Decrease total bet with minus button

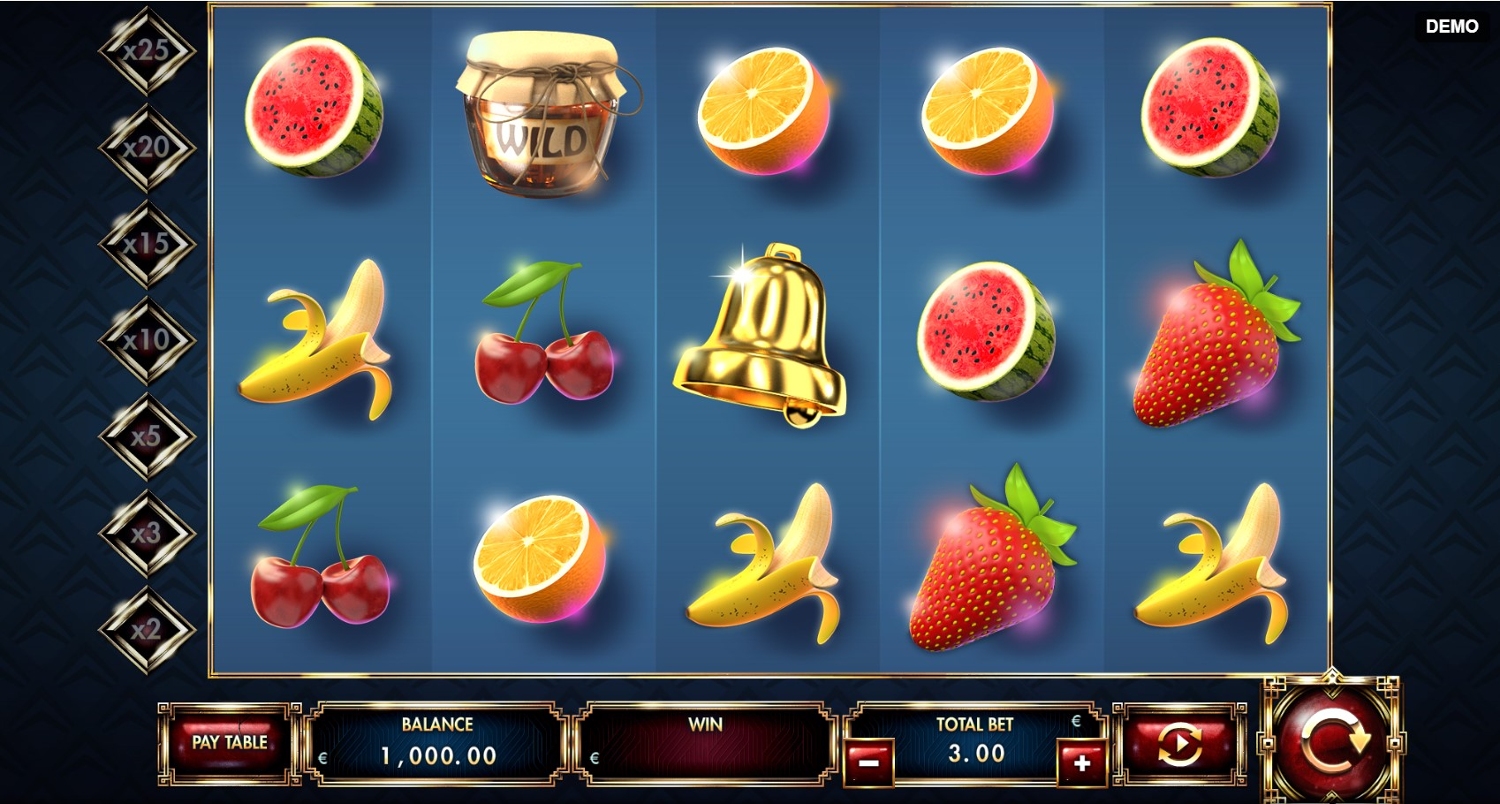(x=868, y=763)
